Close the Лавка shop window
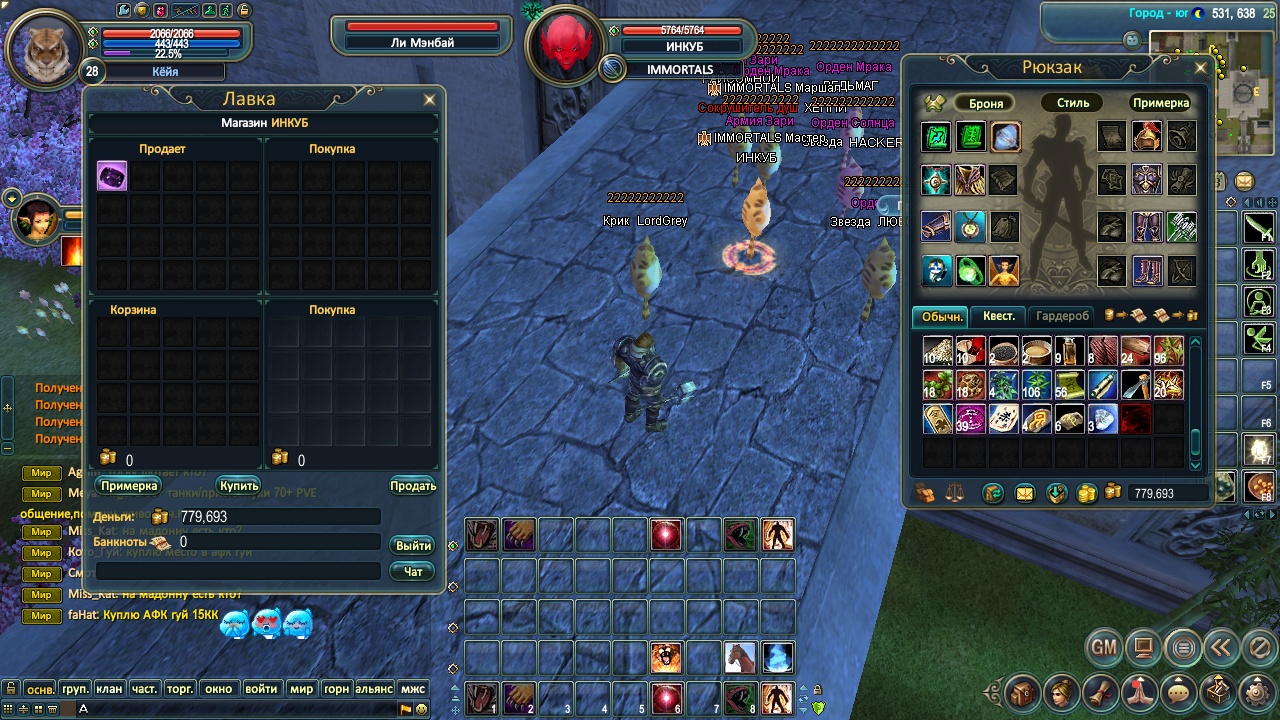 430,100
